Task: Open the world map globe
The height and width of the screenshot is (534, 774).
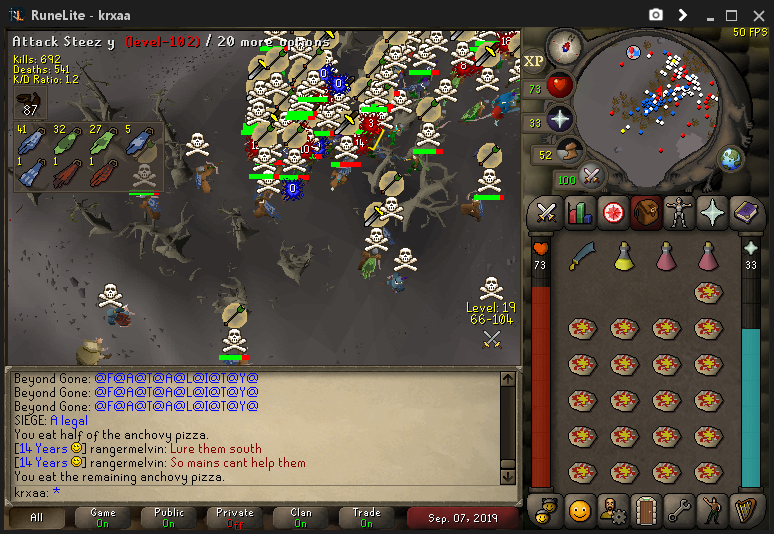Action: click(732, 158)
